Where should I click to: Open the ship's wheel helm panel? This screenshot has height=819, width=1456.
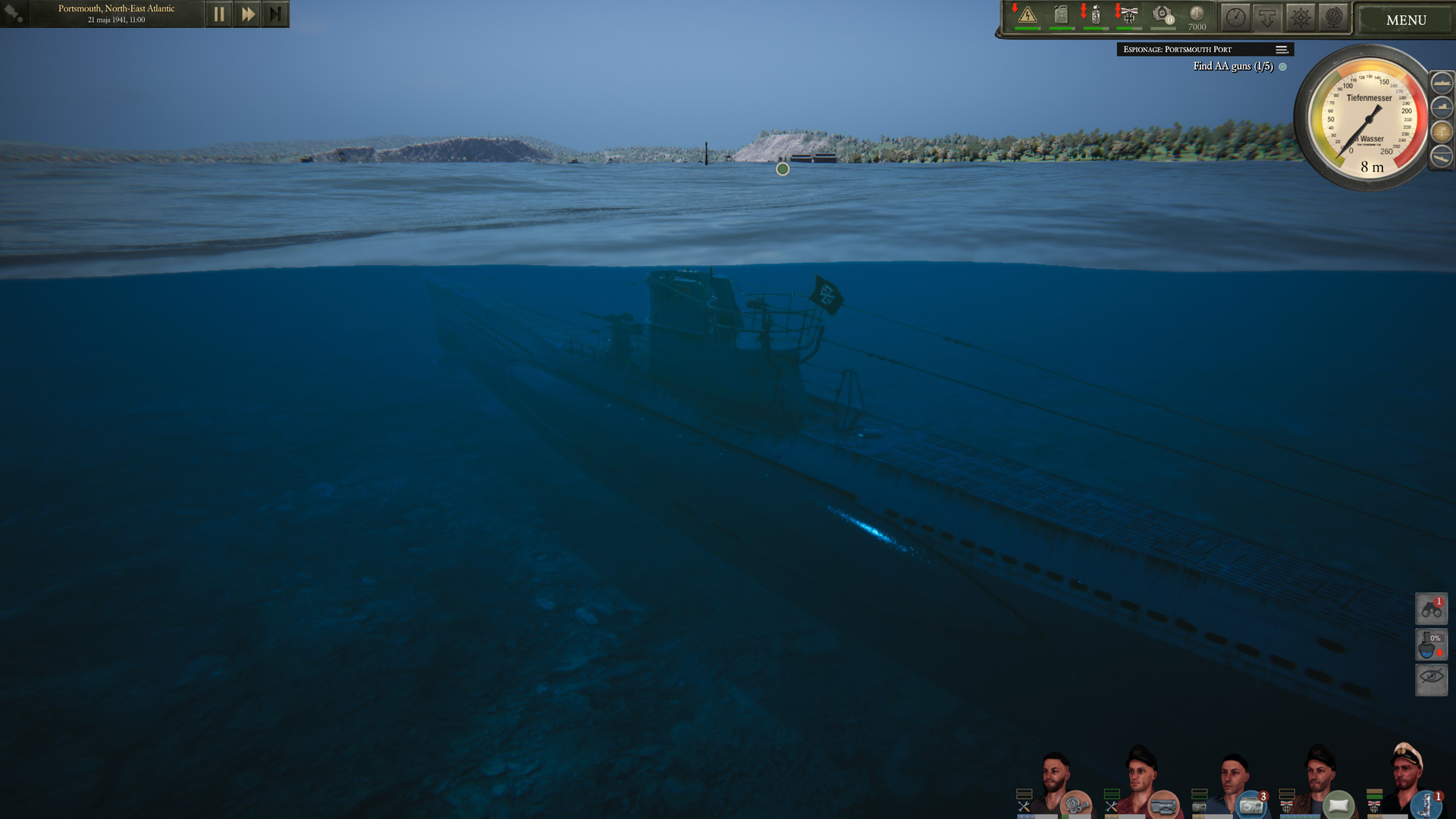[x=1298, y=17]
